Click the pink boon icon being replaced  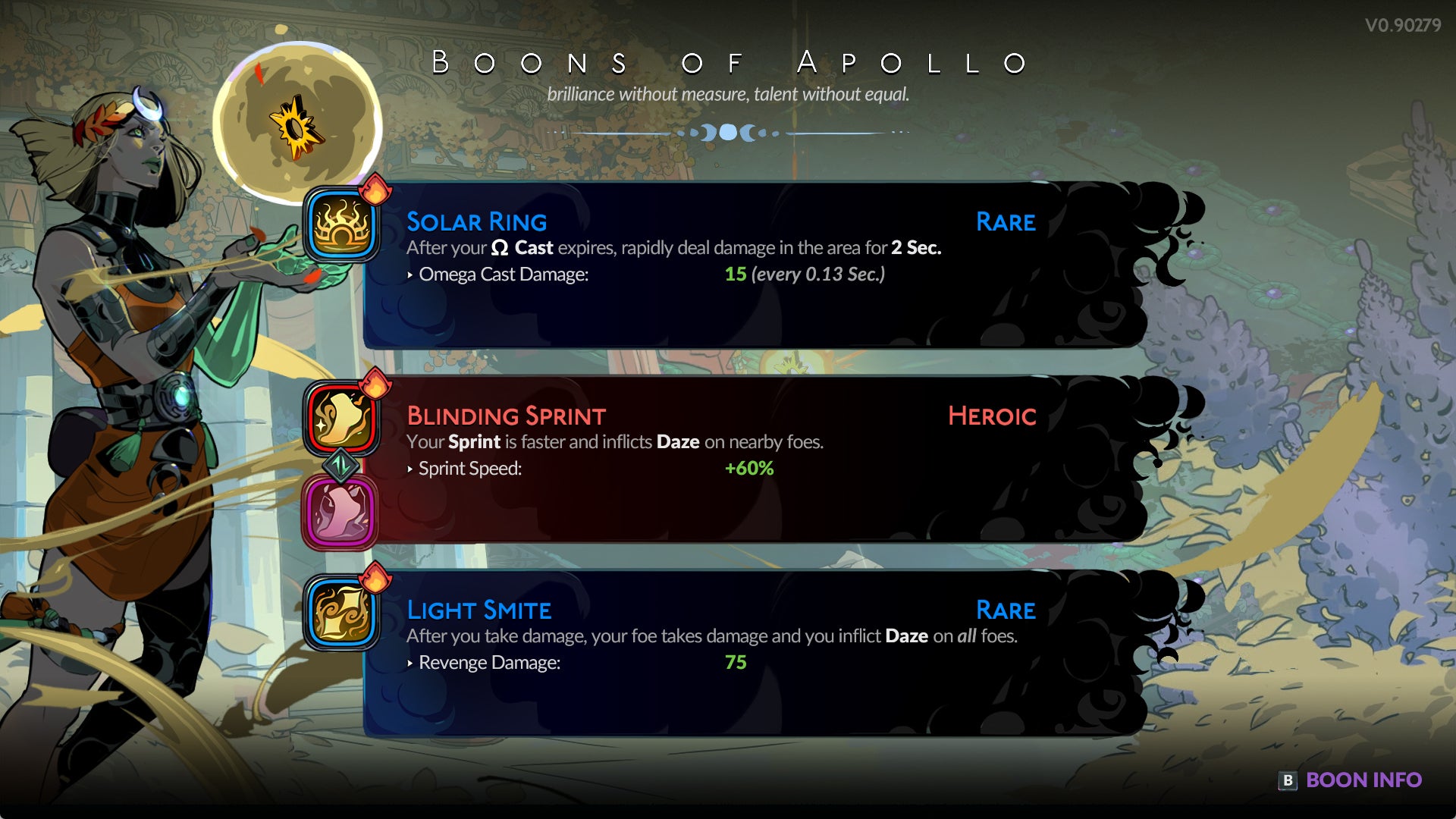(340, 513)
